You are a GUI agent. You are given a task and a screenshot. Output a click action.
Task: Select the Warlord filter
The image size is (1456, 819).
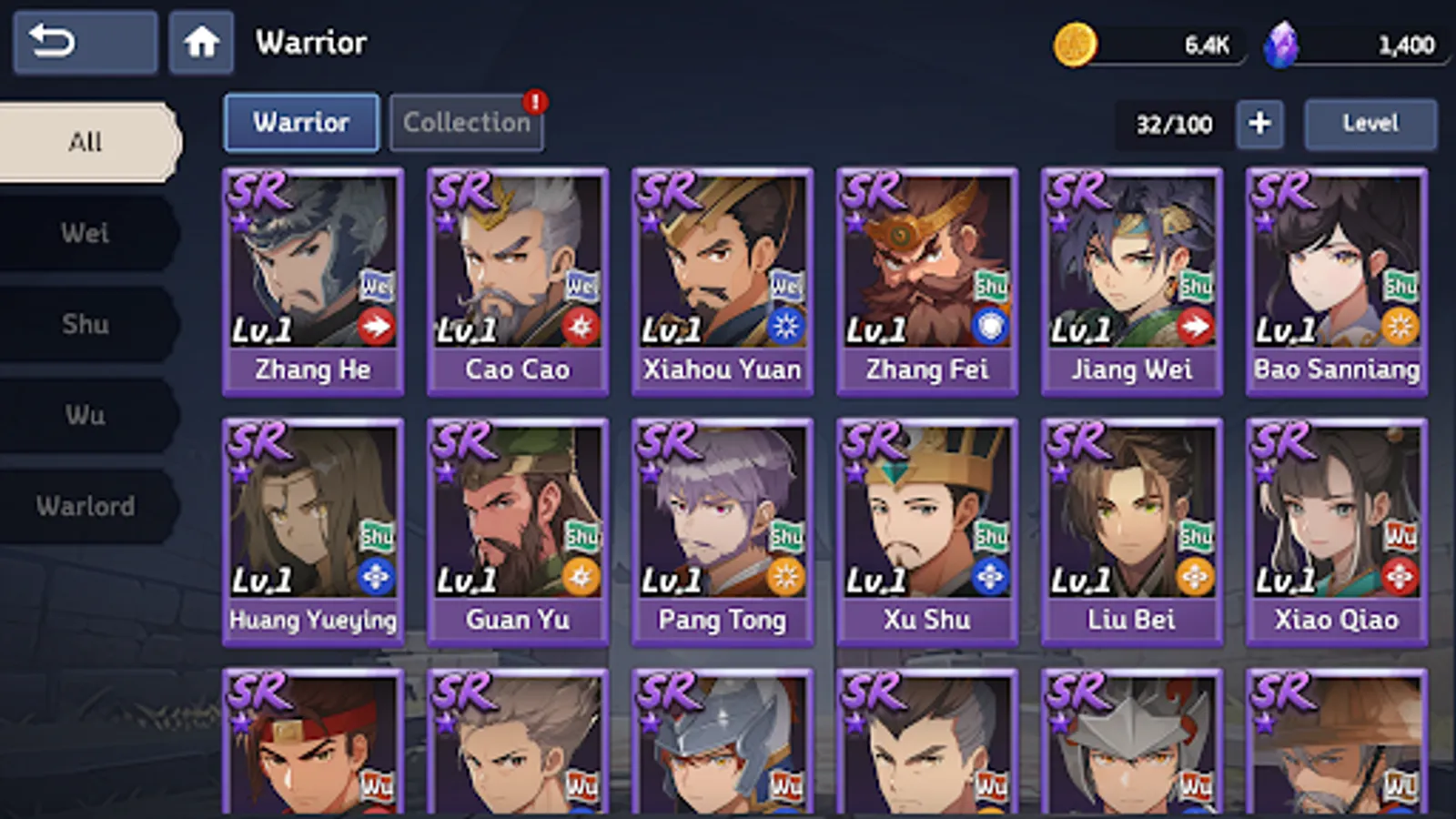tap(86, 506)
